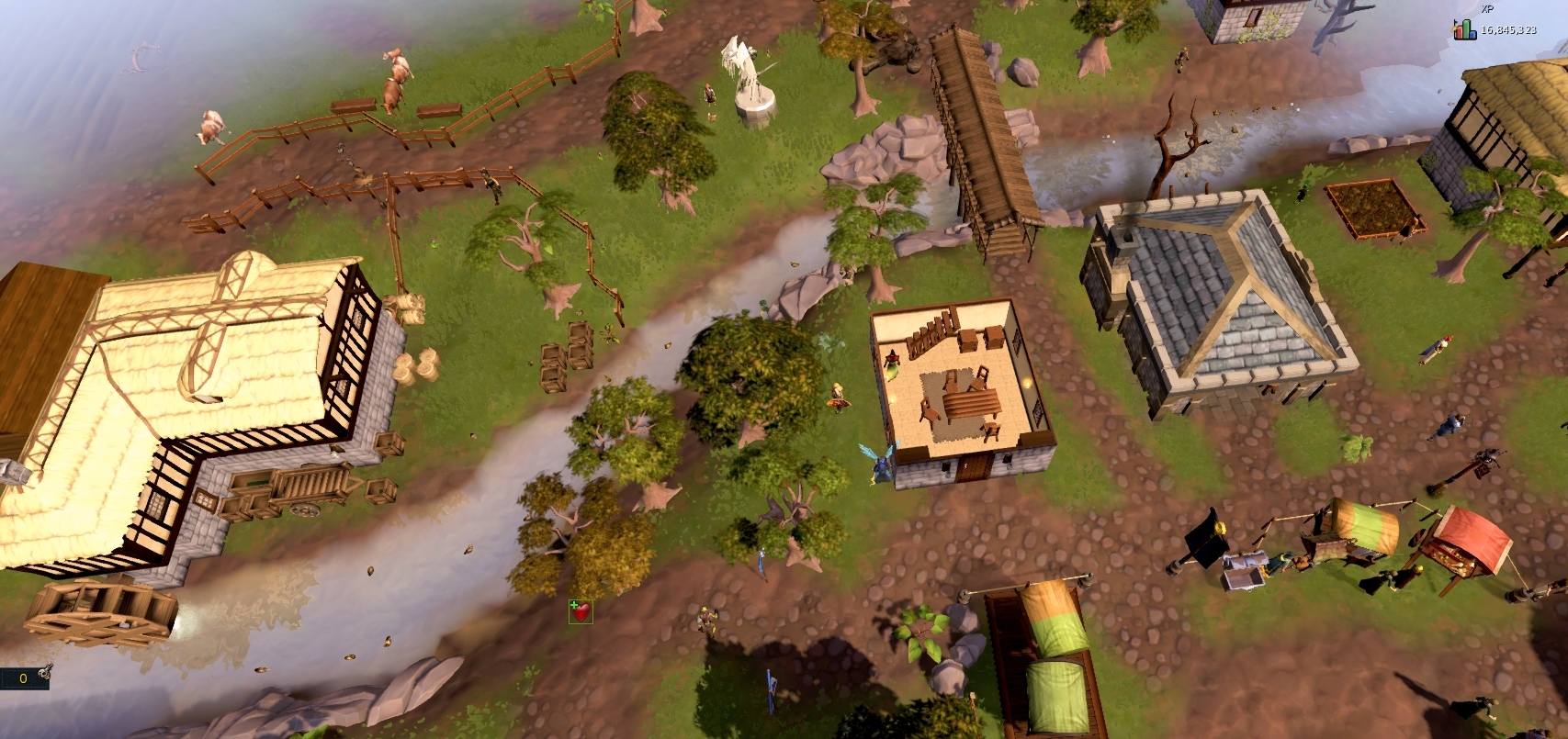The height and width of the screenshot is (739, 1568).
Task: Click the floating red heart health icon
Action: coord(580,610)
